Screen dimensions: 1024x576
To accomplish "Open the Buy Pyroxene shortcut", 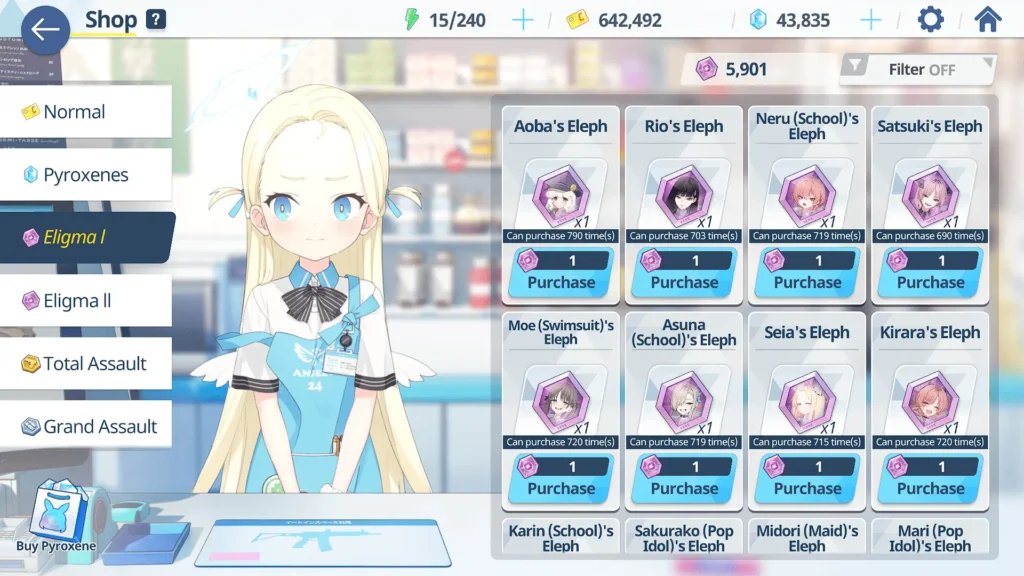I will point(56,518).
